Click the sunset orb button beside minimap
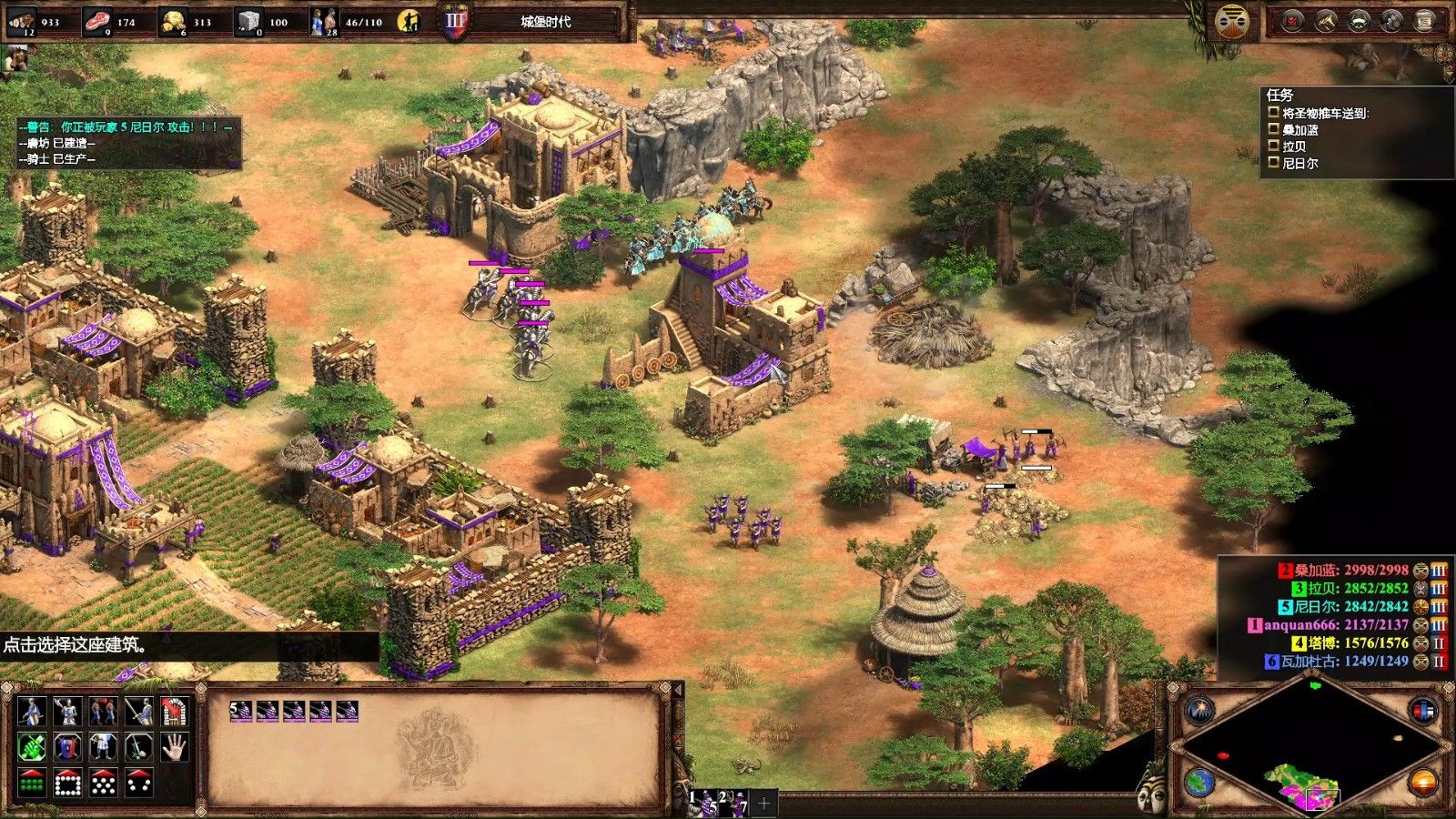This screenshot has height=819, width=1456. [1422, 783]
